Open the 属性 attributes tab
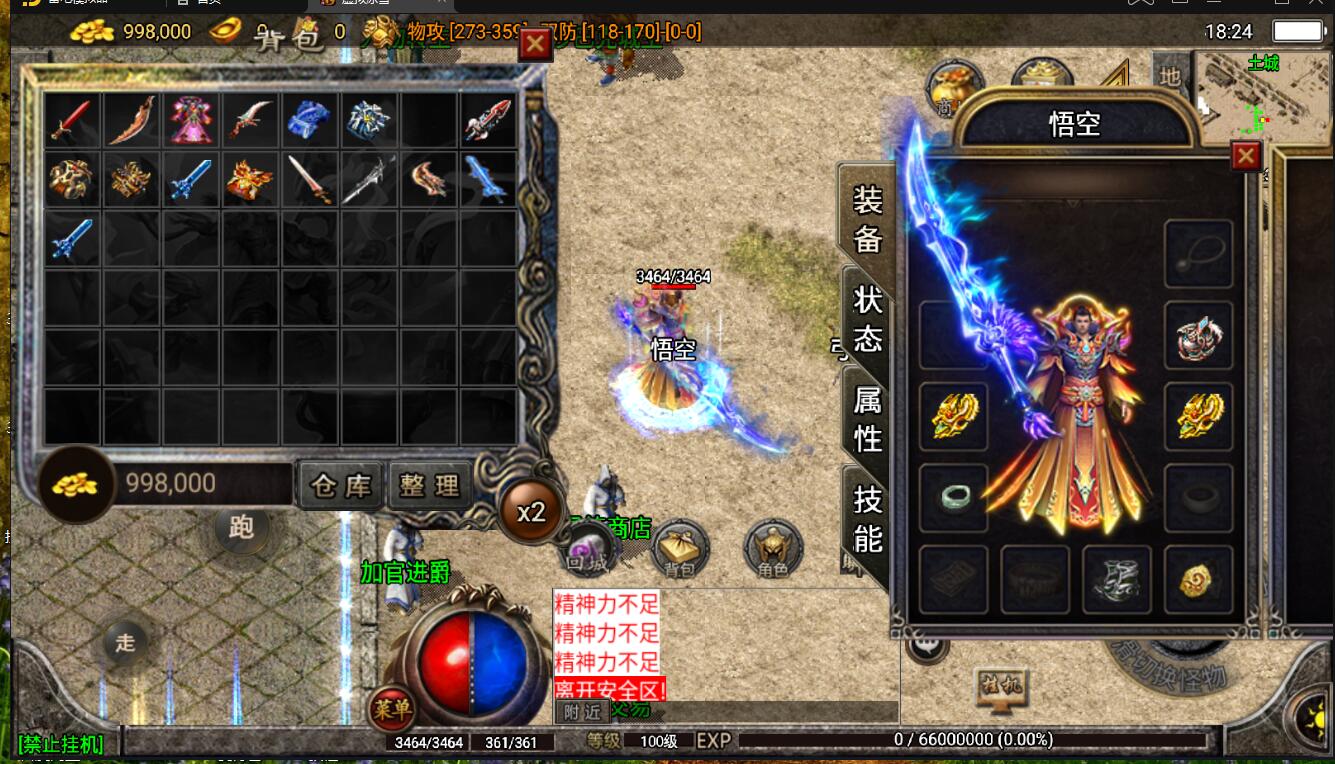This screenshot has height=764, width=1335. point(867,419)
